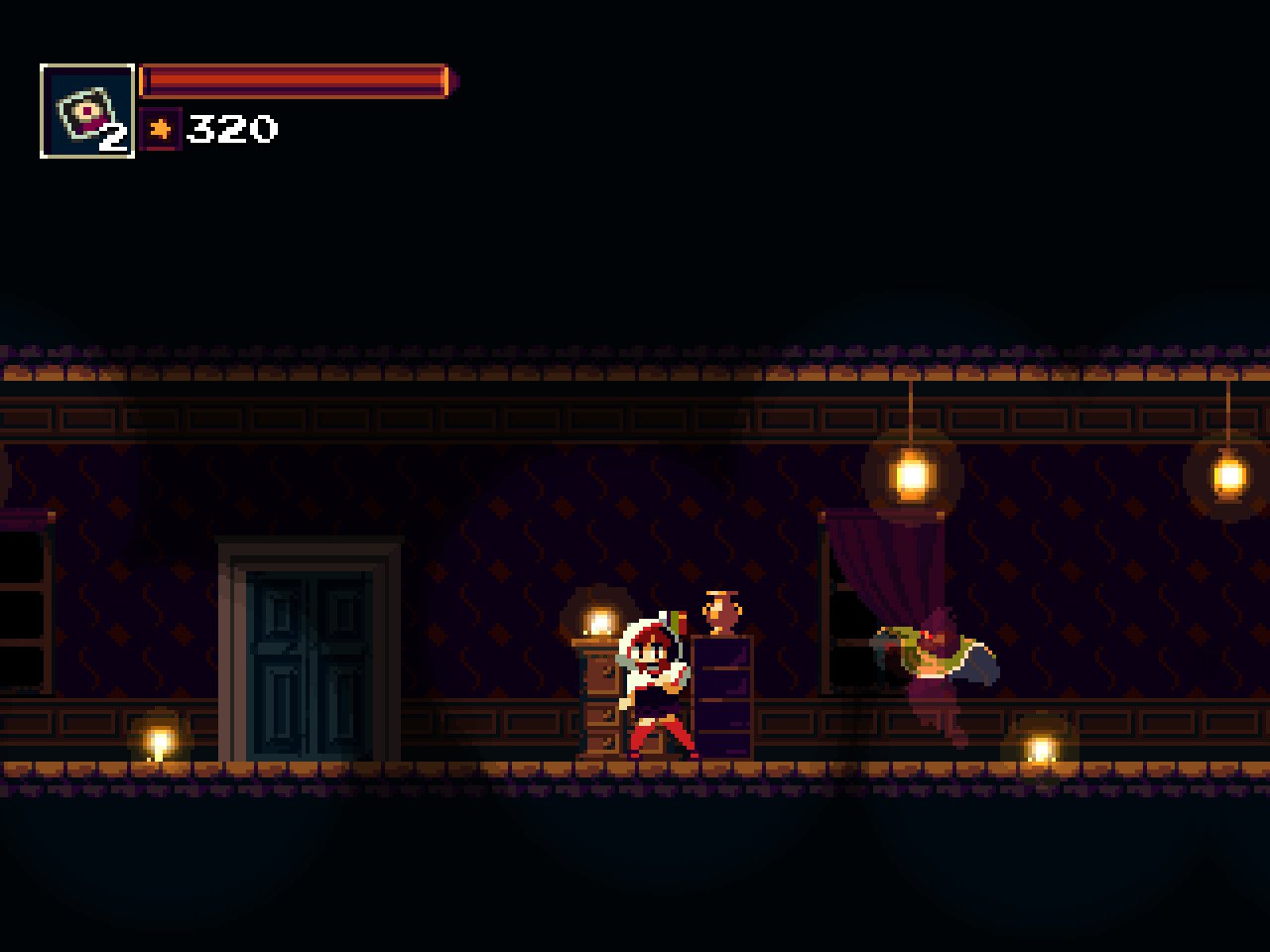Viewport: 1270px width, 952px height.
Task: Select the star currency icon beside 320
Action: tap(162, 128)
